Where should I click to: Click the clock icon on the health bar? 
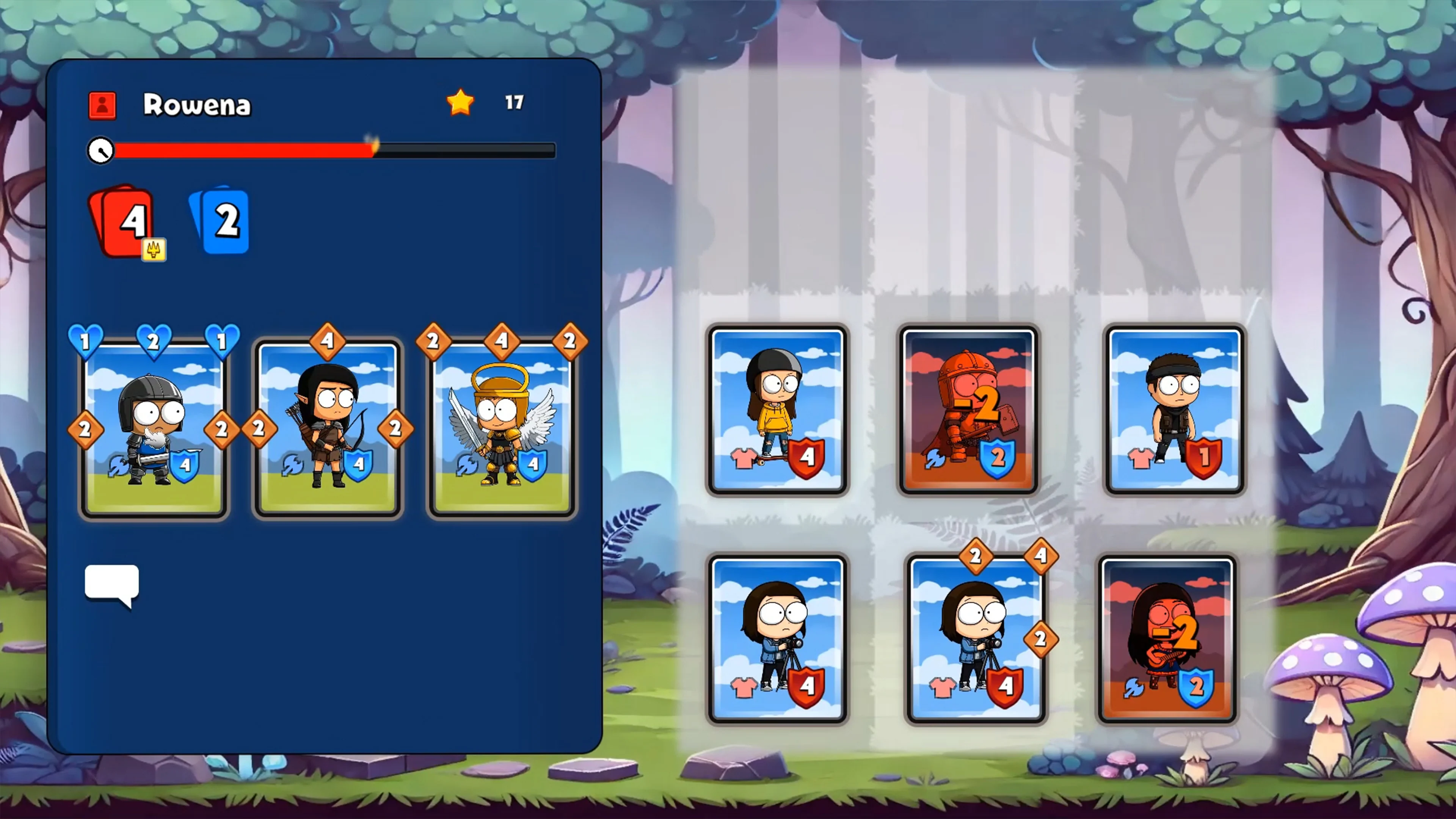point(100,151)
